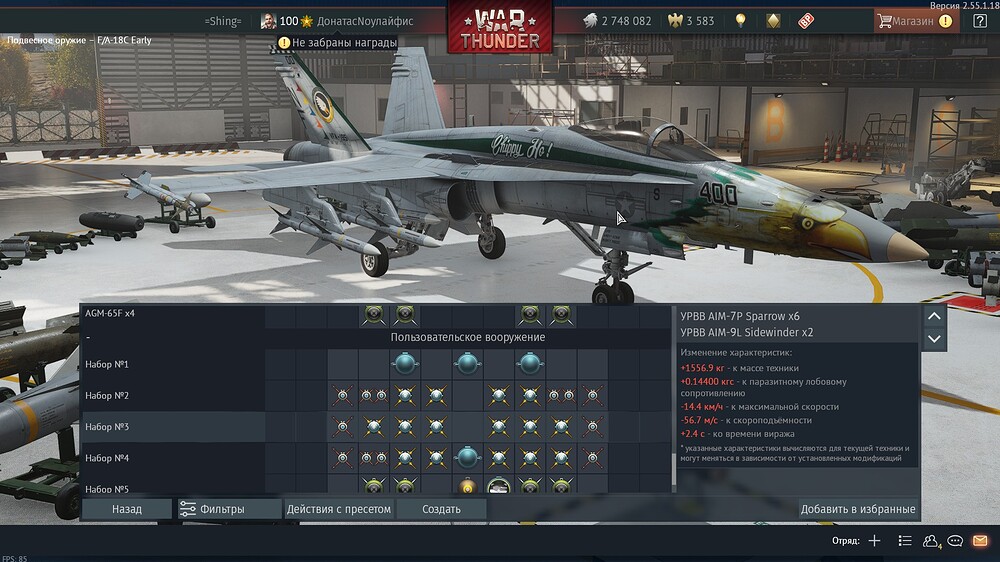
Task: Open the chat speech bubble icon
Action: tap(956, 541)
